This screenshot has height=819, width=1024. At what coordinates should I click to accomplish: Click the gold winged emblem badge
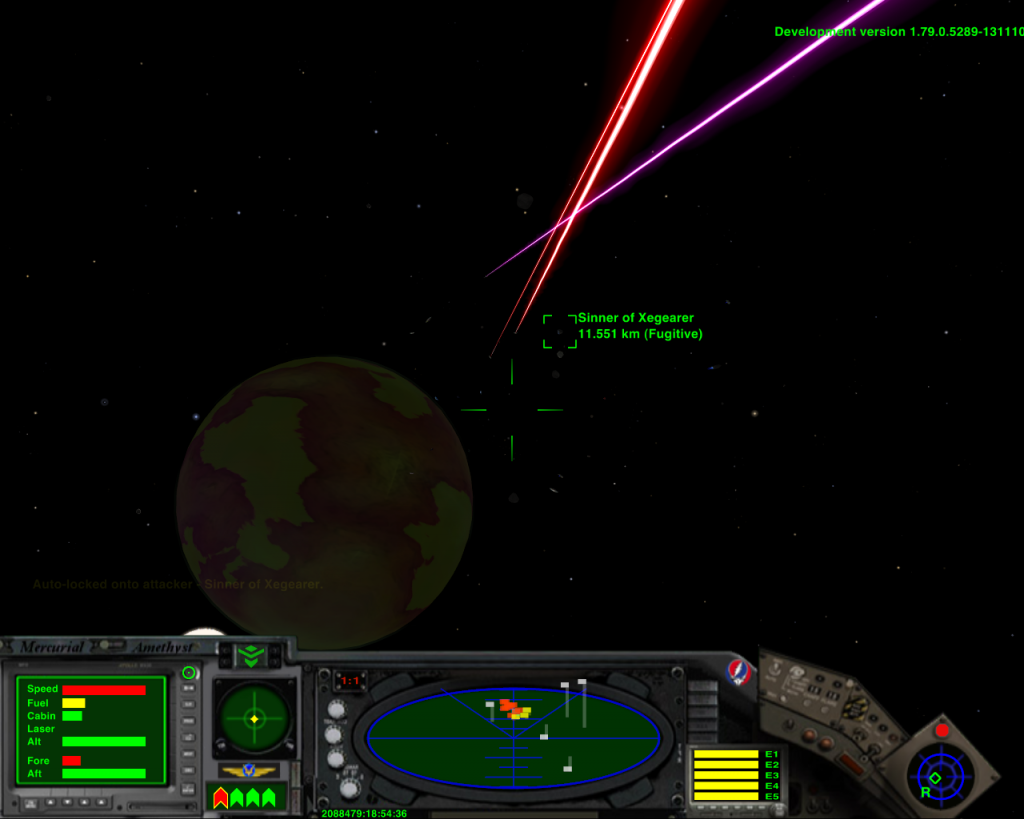point(250,771)
